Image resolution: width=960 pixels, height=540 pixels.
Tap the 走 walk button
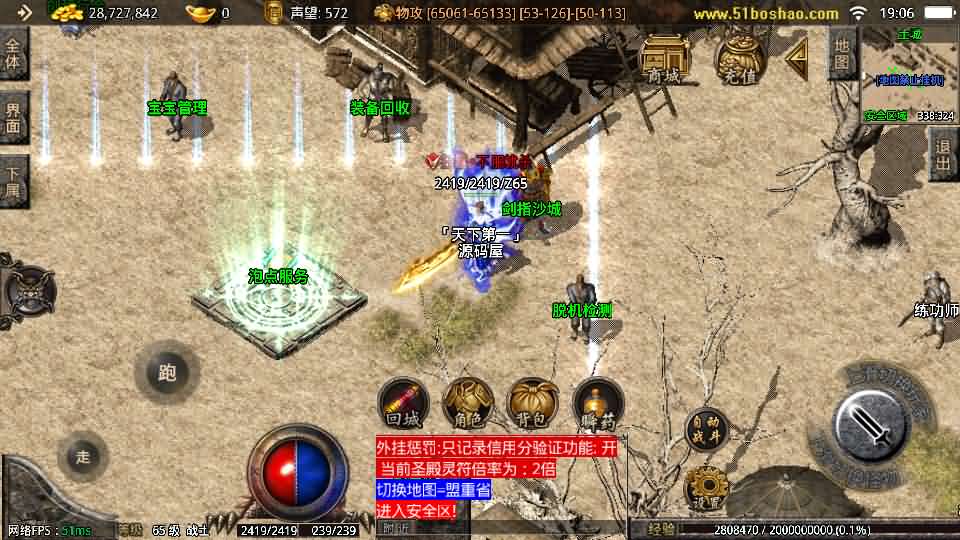(x=83, y=457)
